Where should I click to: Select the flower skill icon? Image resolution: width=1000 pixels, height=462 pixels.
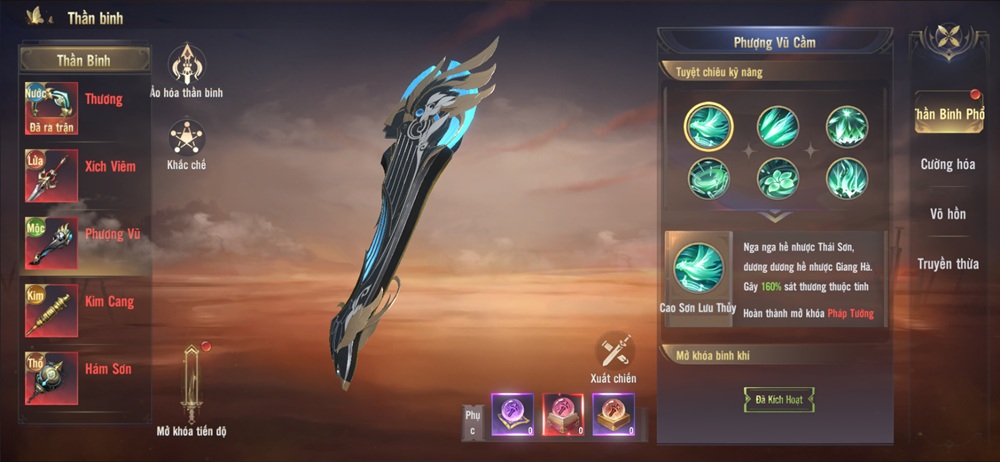[x=777, y=178]
